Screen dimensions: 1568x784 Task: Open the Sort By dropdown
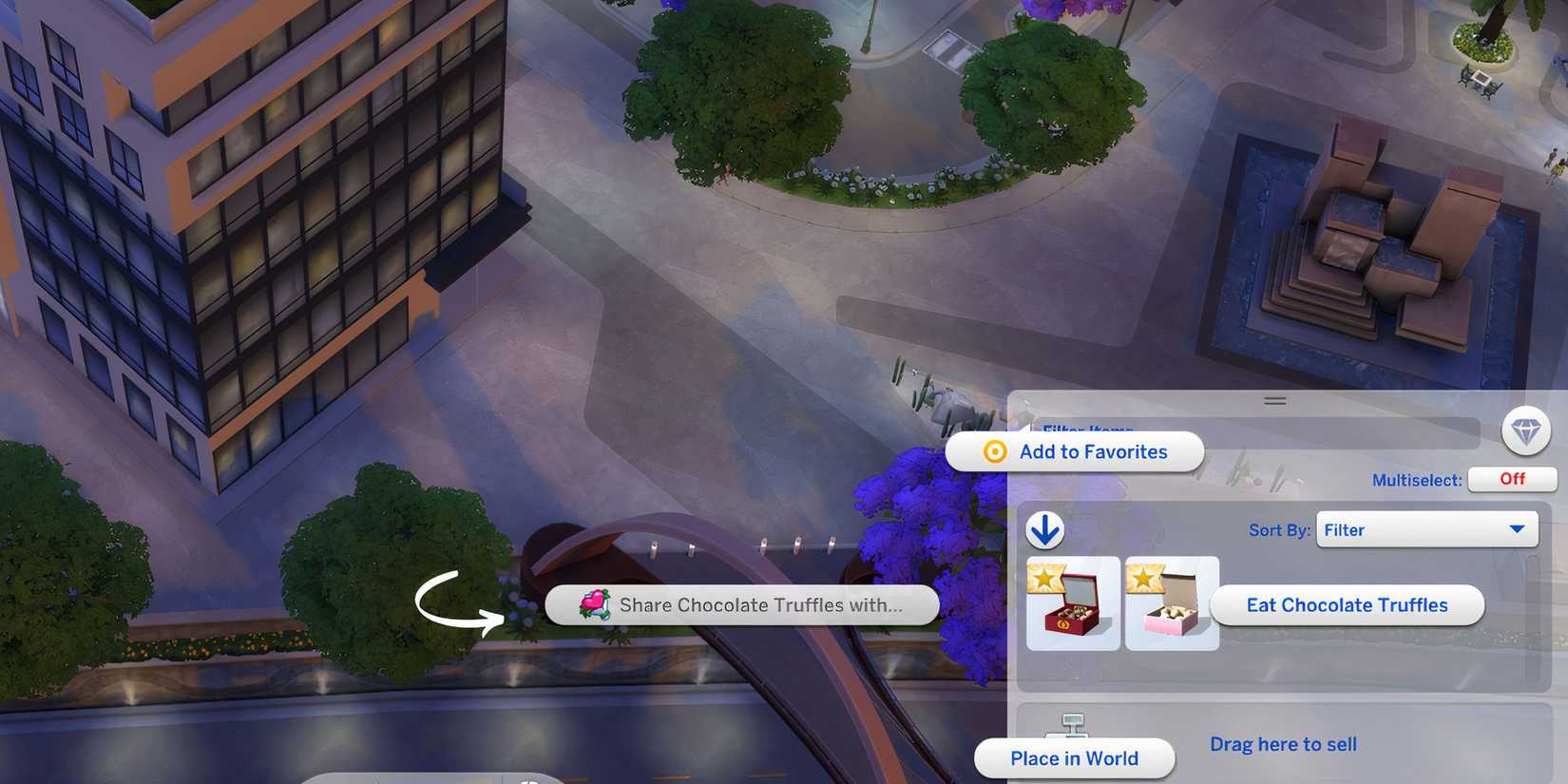tap(1425, 529)
